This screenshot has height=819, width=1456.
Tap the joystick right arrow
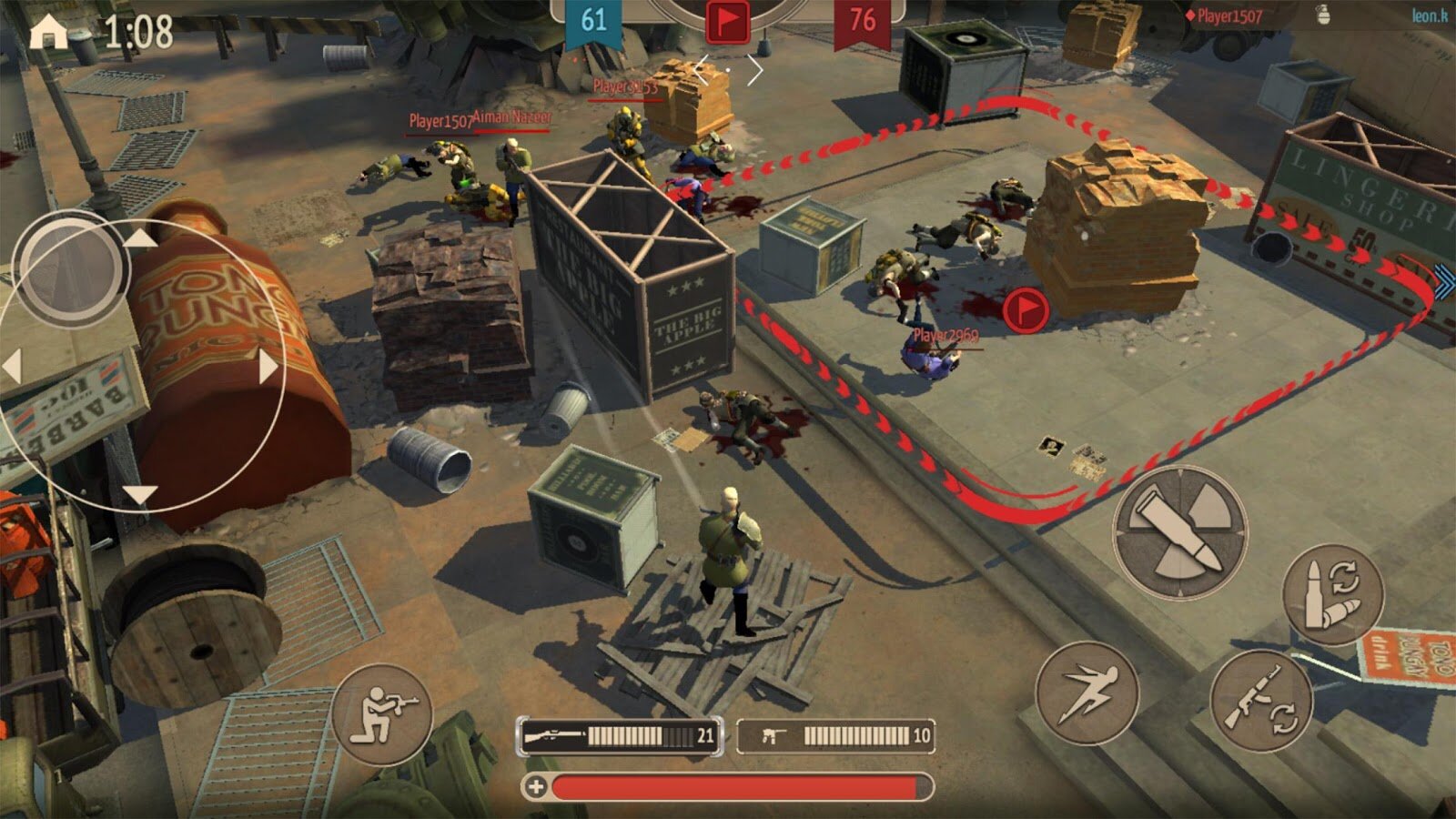click(268, 368)
